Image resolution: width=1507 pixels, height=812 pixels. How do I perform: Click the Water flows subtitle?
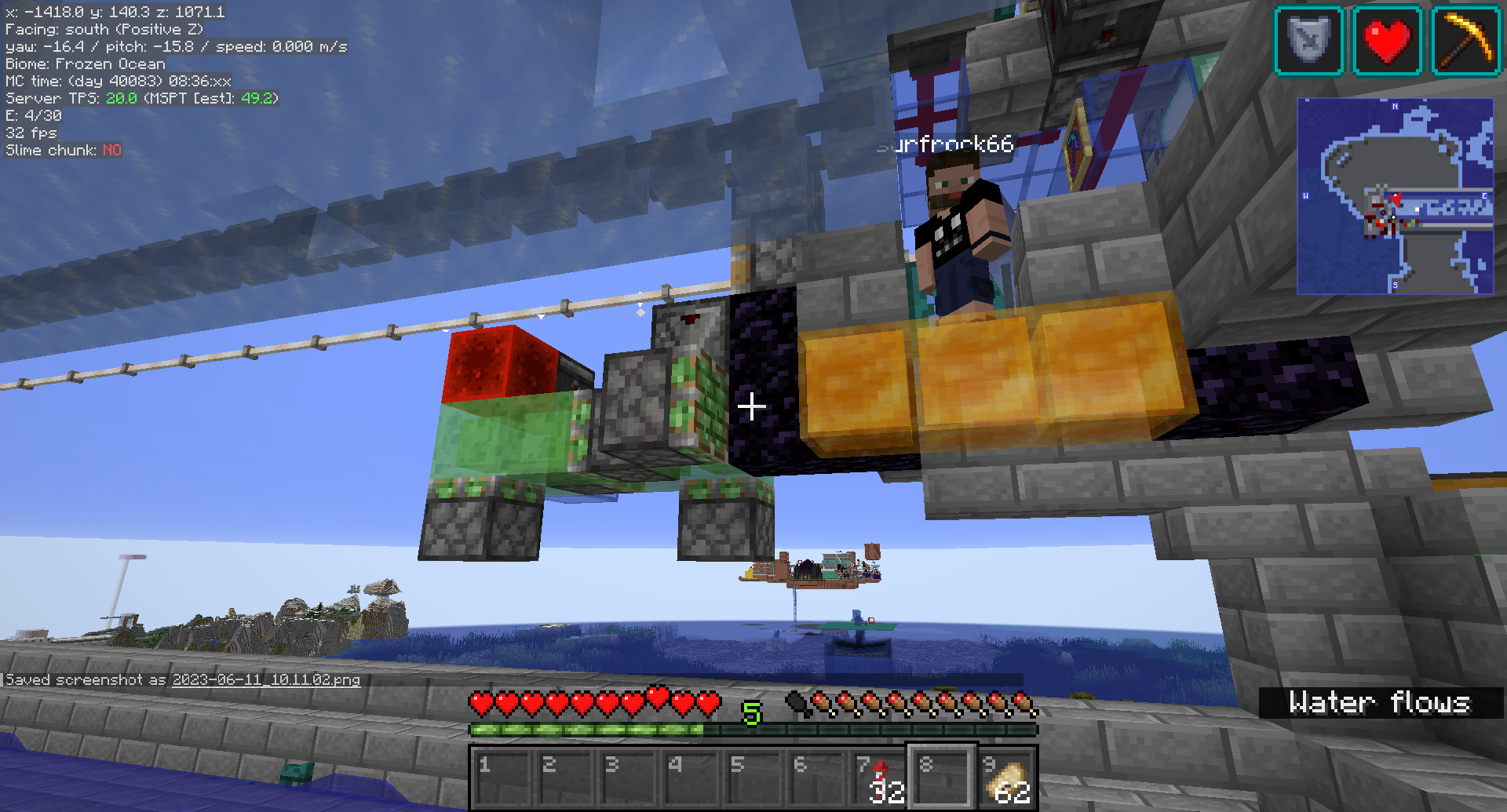[x=1383, y=703]
